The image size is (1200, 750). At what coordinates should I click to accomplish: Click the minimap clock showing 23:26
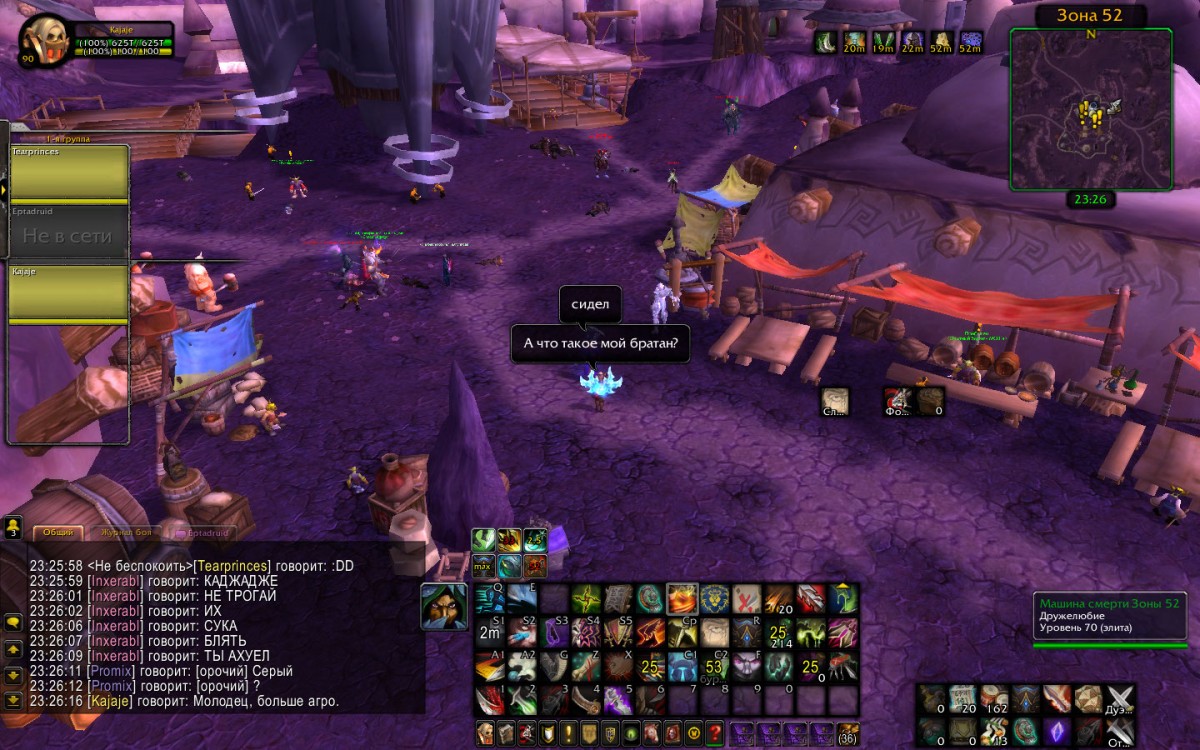(1091, 199)
